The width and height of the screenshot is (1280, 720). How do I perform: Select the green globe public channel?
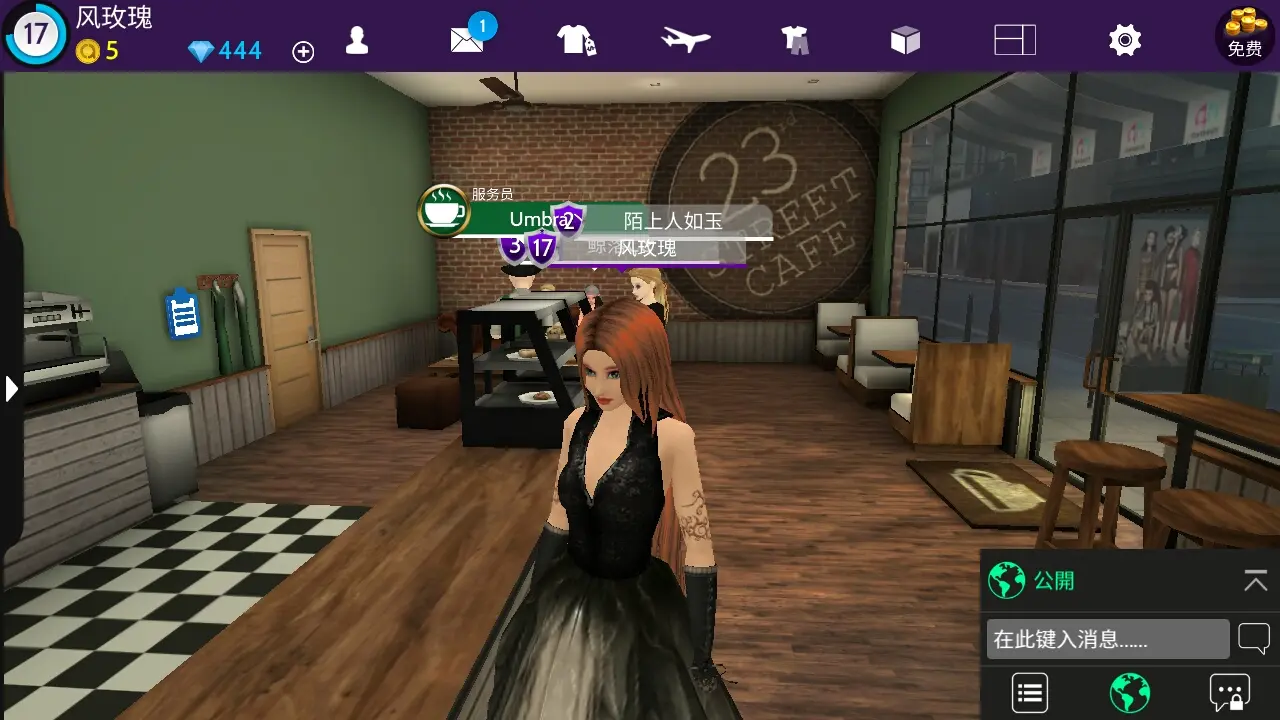pos(1130,692)
